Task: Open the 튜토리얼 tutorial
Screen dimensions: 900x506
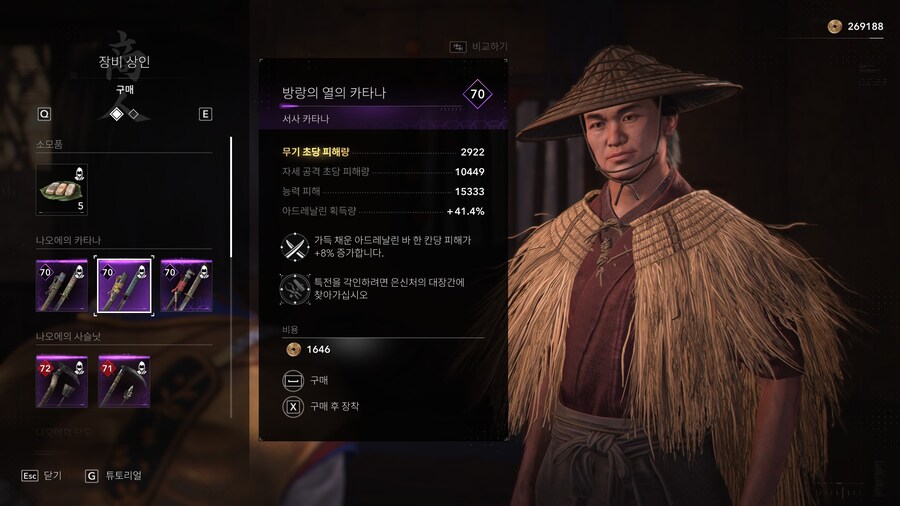Action: (113, 476)
